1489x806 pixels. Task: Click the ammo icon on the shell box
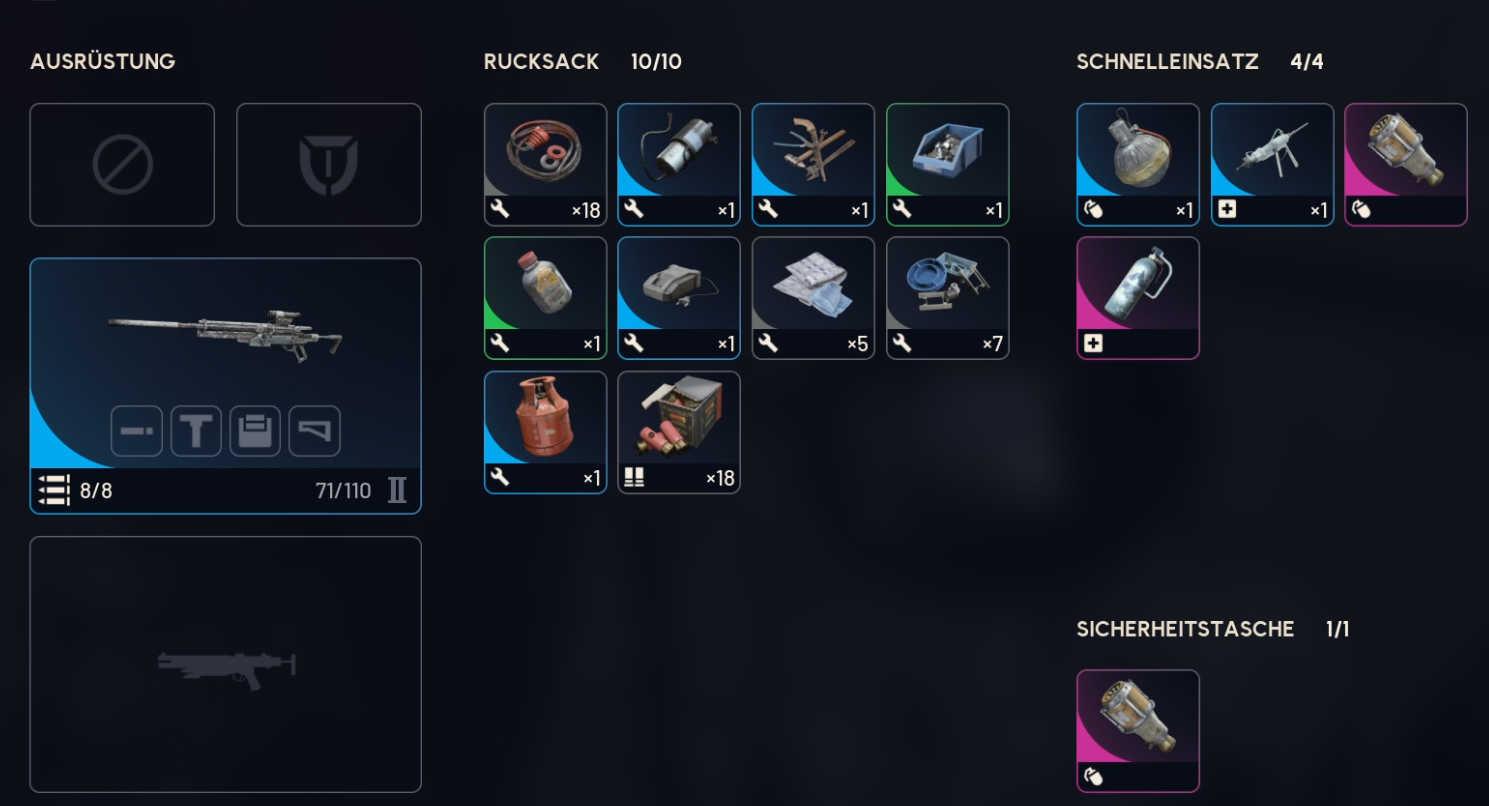click(x=635, y=478)
